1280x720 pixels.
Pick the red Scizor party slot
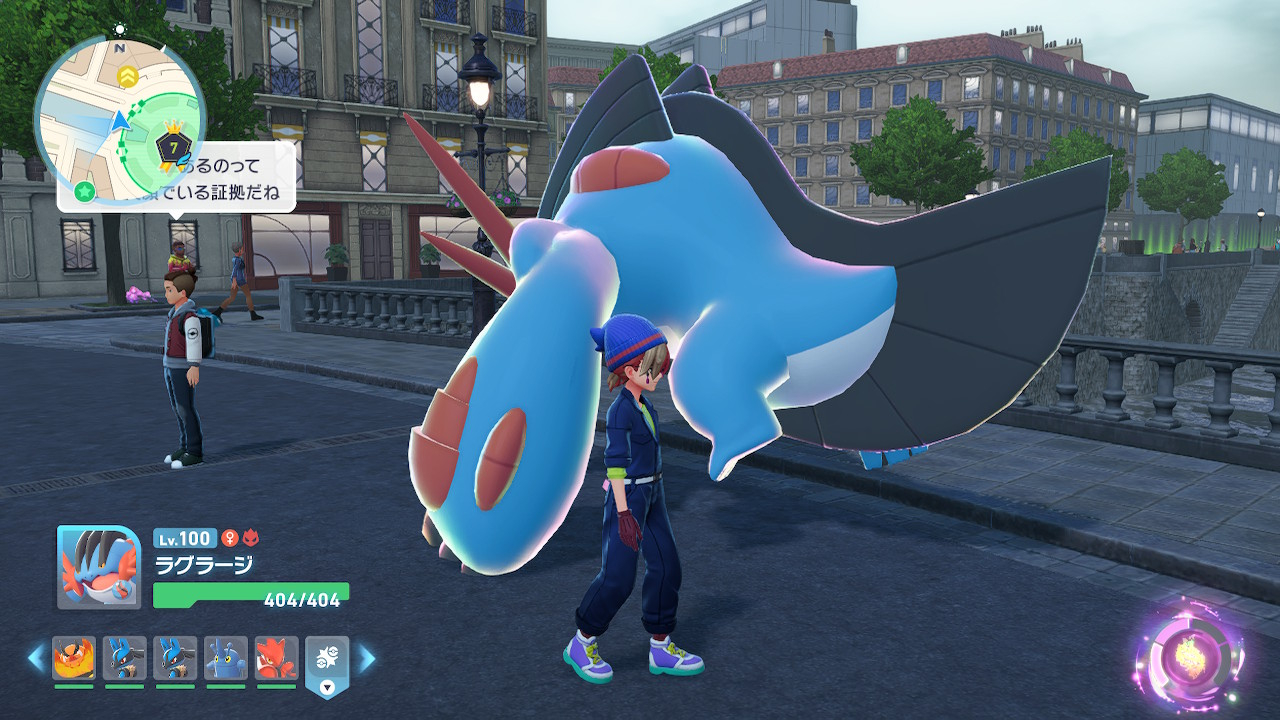pos(276,658)
